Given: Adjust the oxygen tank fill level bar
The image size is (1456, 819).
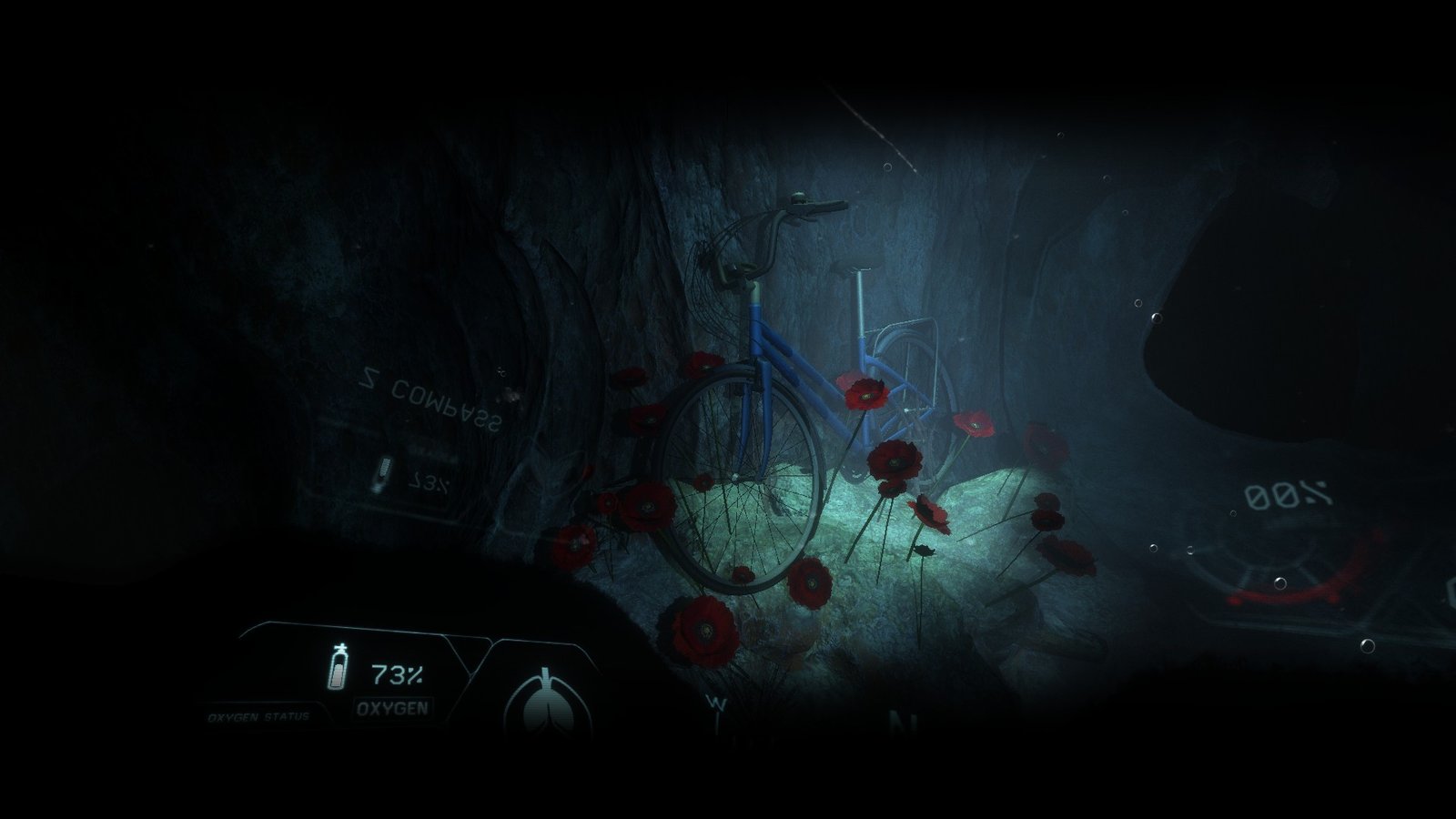Looking at the screenshot, I should click(339, 675).
